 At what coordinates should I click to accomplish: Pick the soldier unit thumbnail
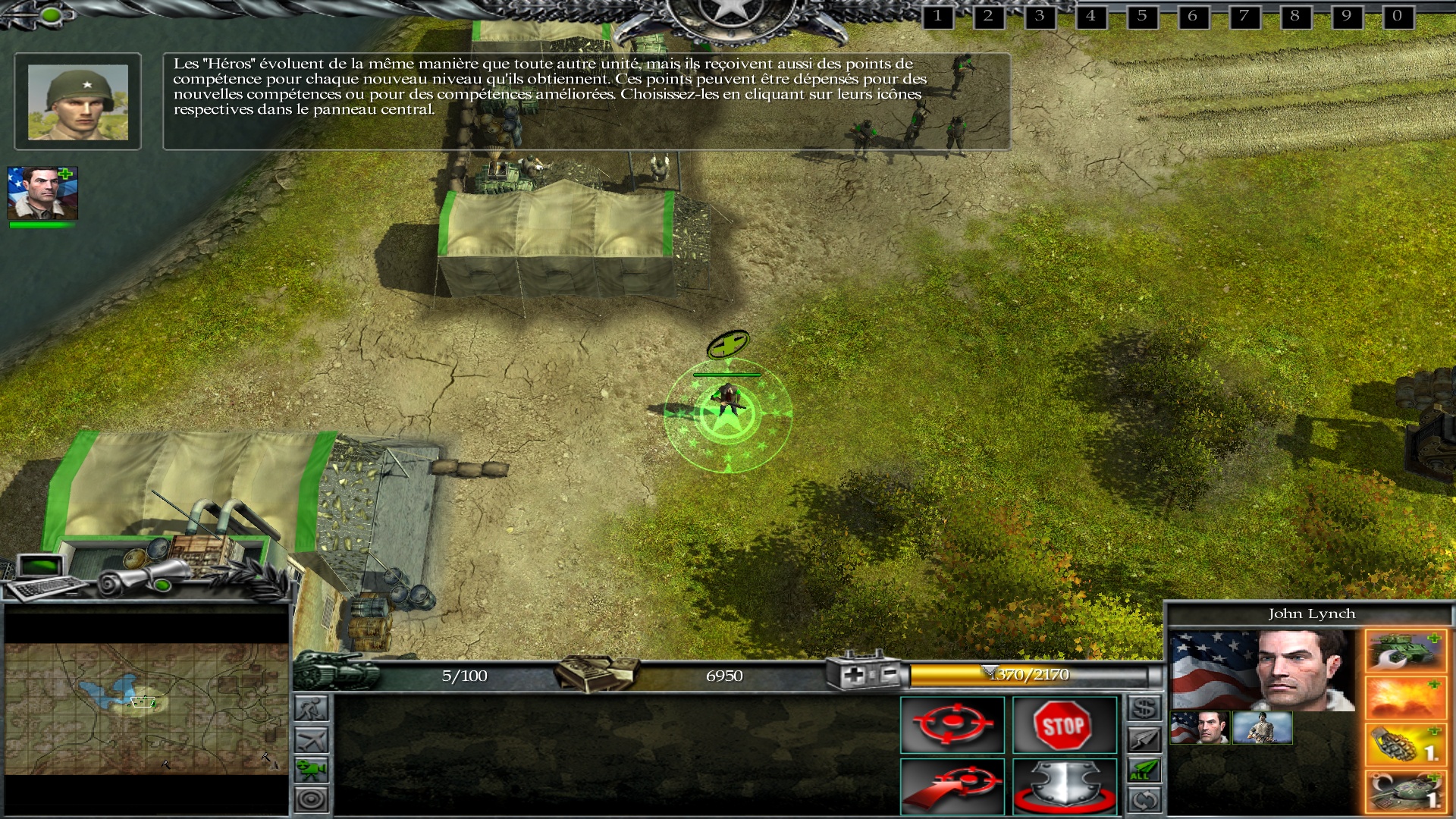pos(1262,728)
